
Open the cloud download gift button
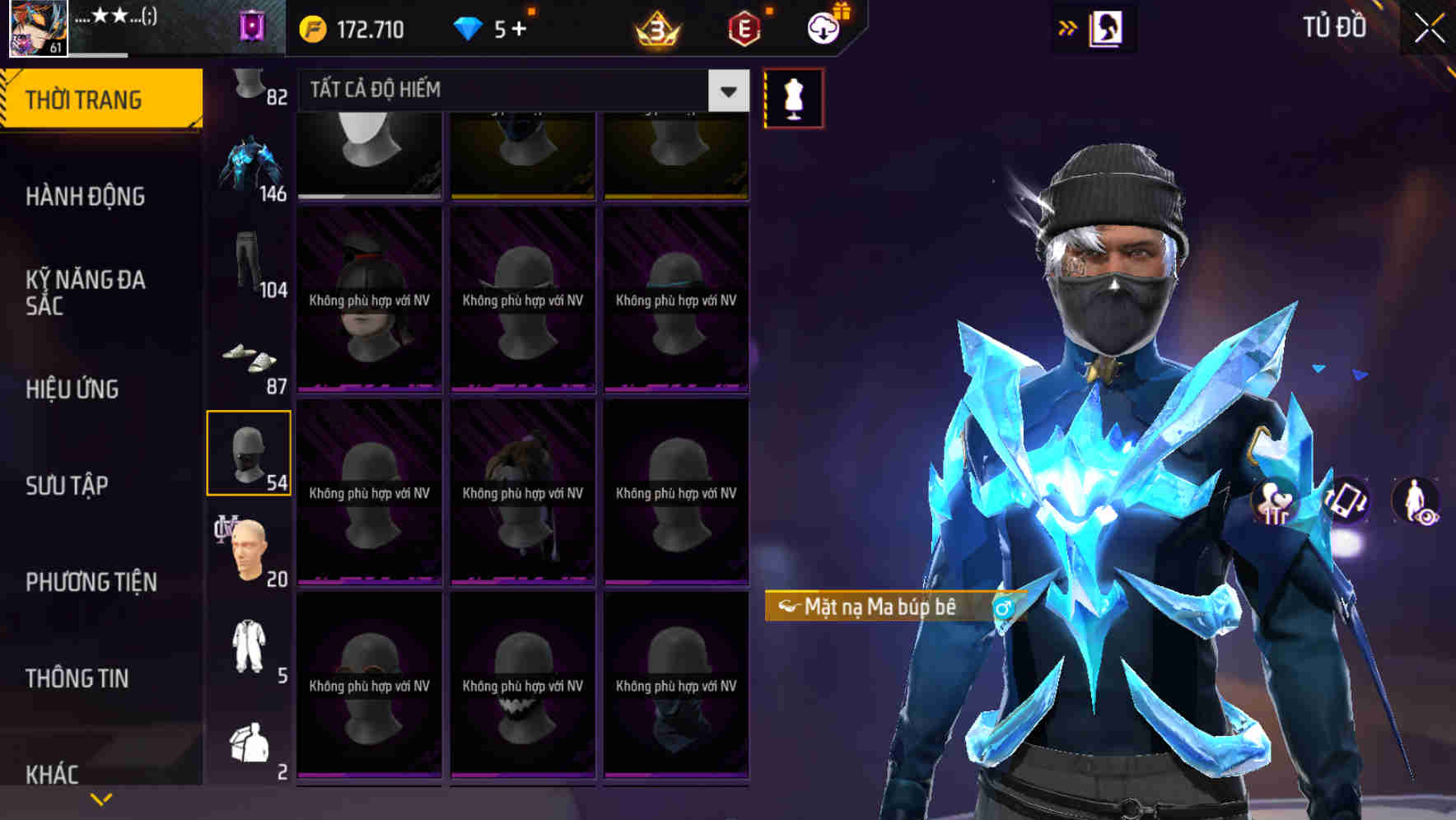pos(824,27)
